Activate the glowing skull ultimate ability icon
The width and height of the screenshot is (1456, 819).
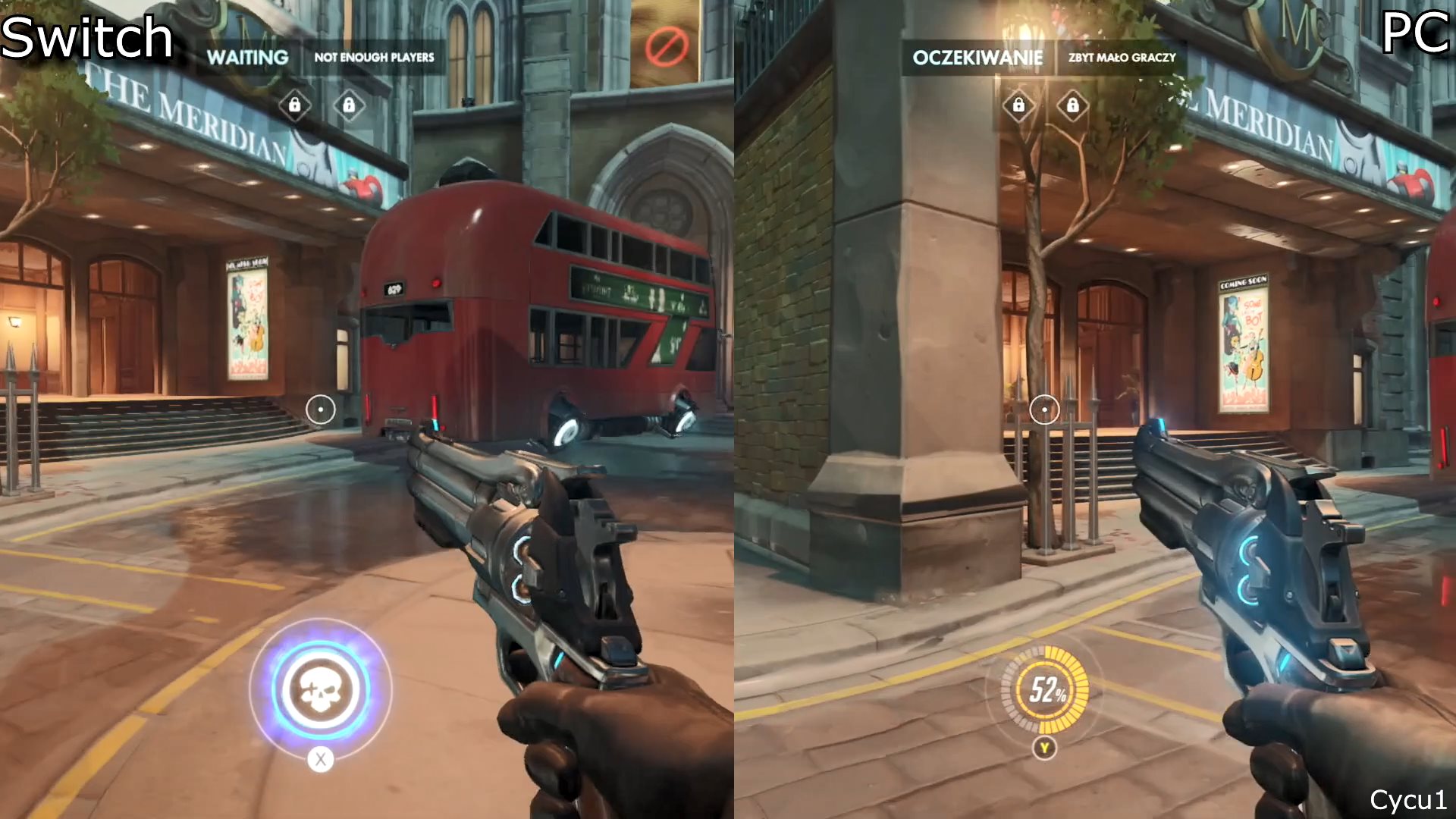321,689
